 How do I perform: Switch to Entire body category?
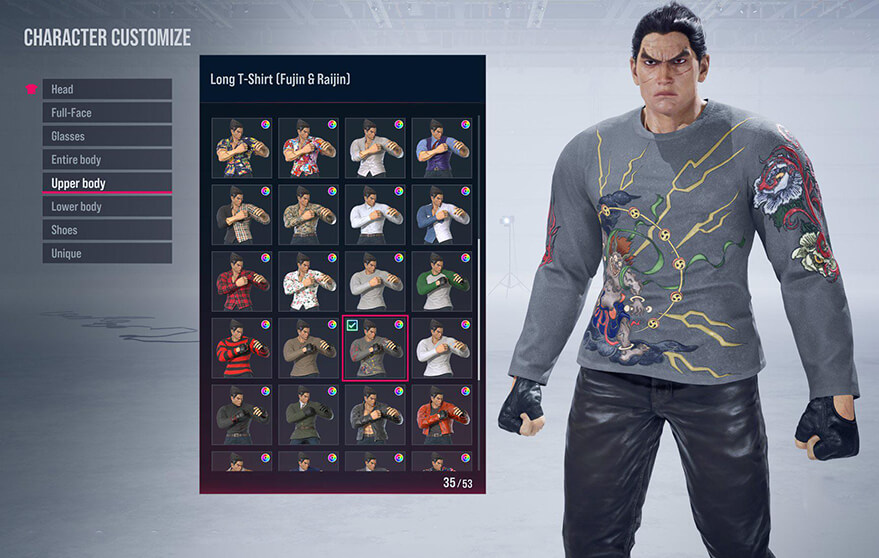click(107, 159)
